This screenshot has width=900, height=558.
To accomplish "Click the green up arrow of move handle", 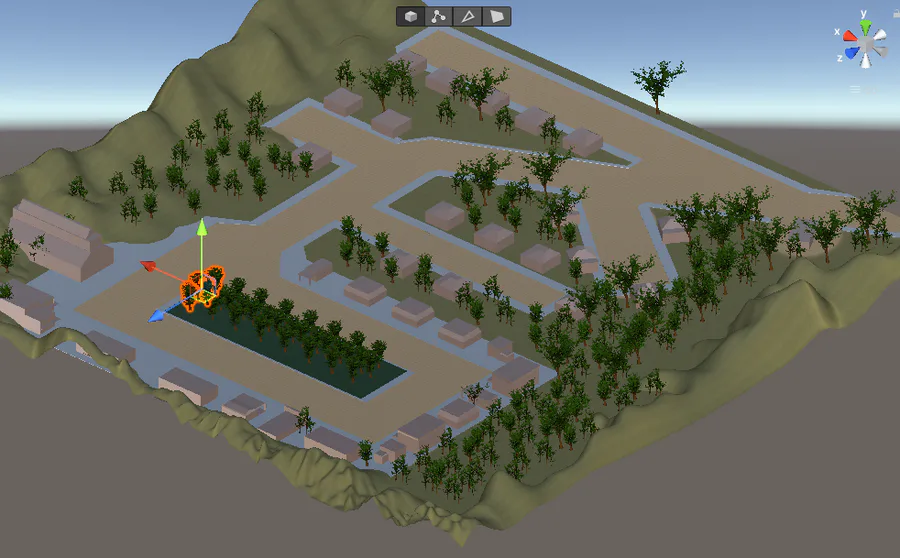I will (201, 227).
